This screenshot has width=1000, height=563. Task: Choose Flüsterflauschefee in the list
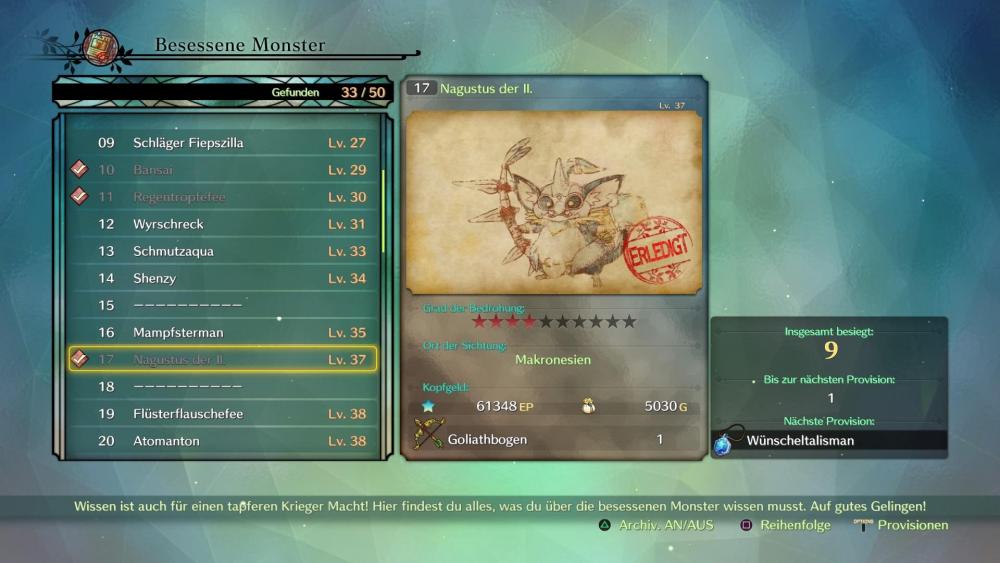point(222,414)
